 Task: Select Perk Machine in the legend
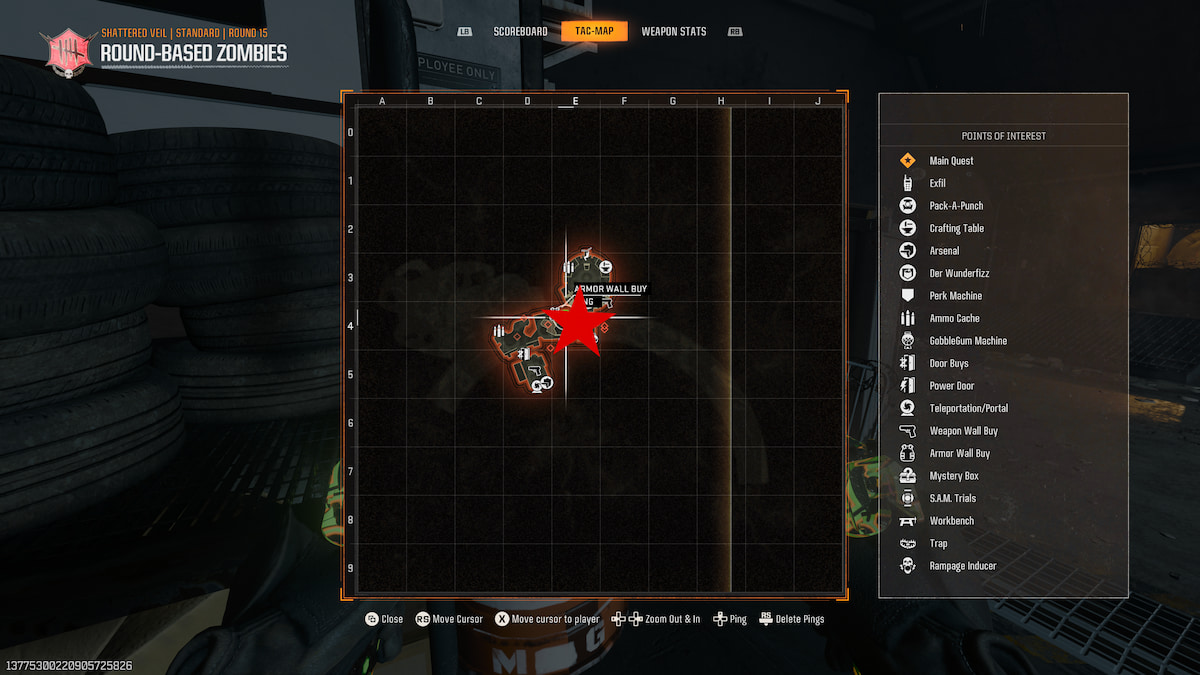pyautogui.click(x=955, y=296)
